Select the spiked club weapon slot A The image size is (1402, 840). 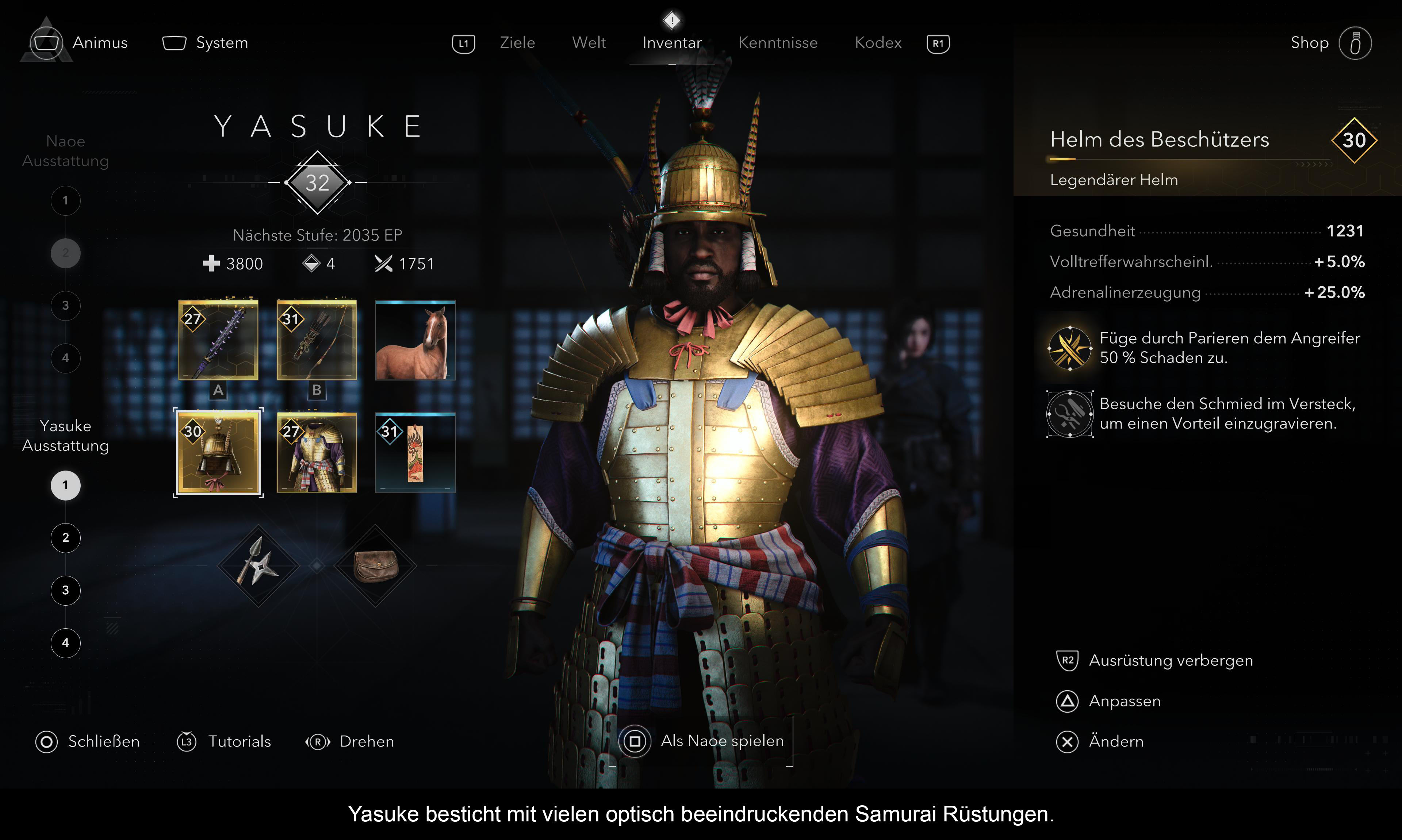[218, 340]
